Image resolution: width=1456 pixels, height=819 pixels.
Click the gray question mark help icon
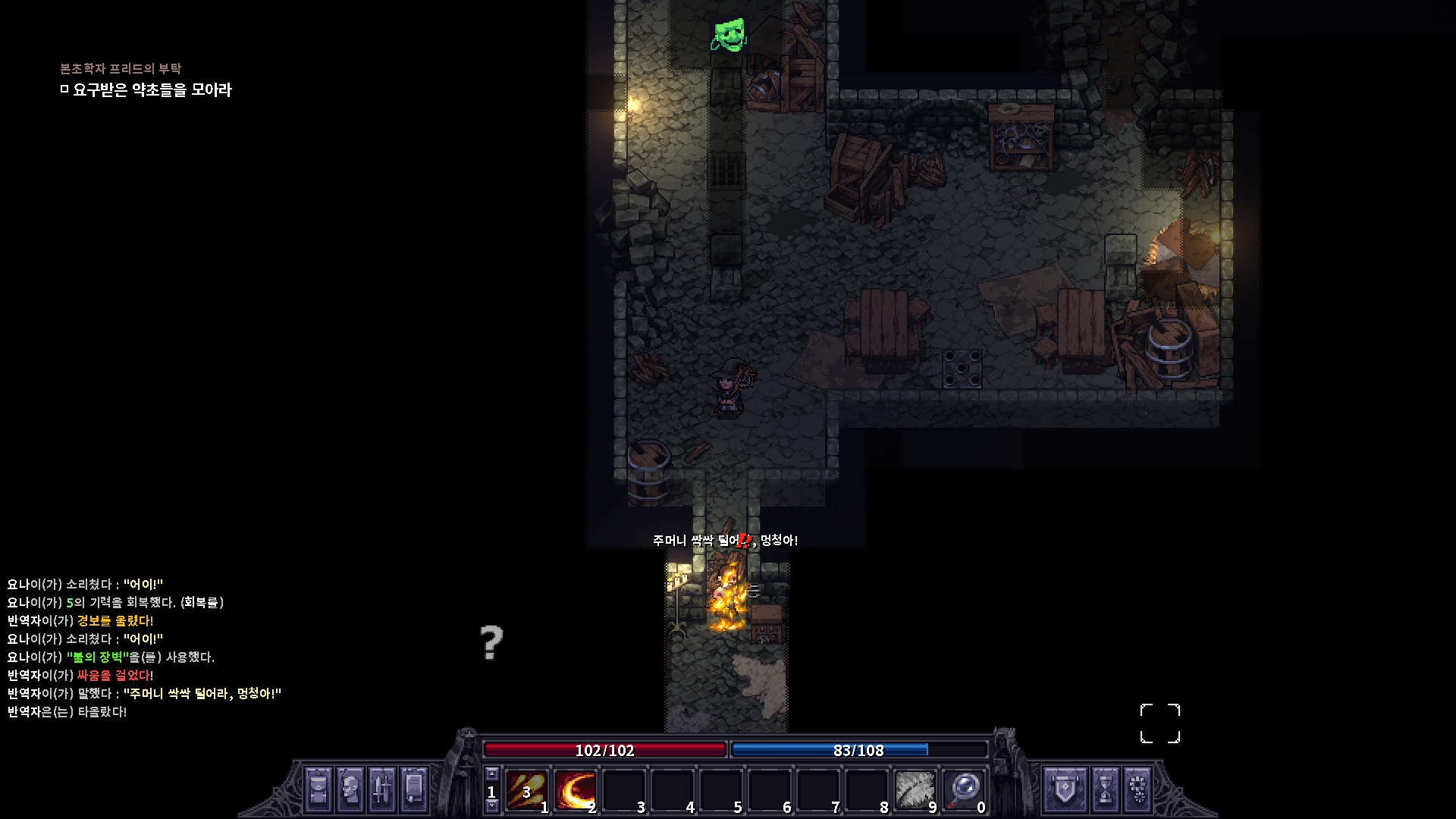coord(491,643)
